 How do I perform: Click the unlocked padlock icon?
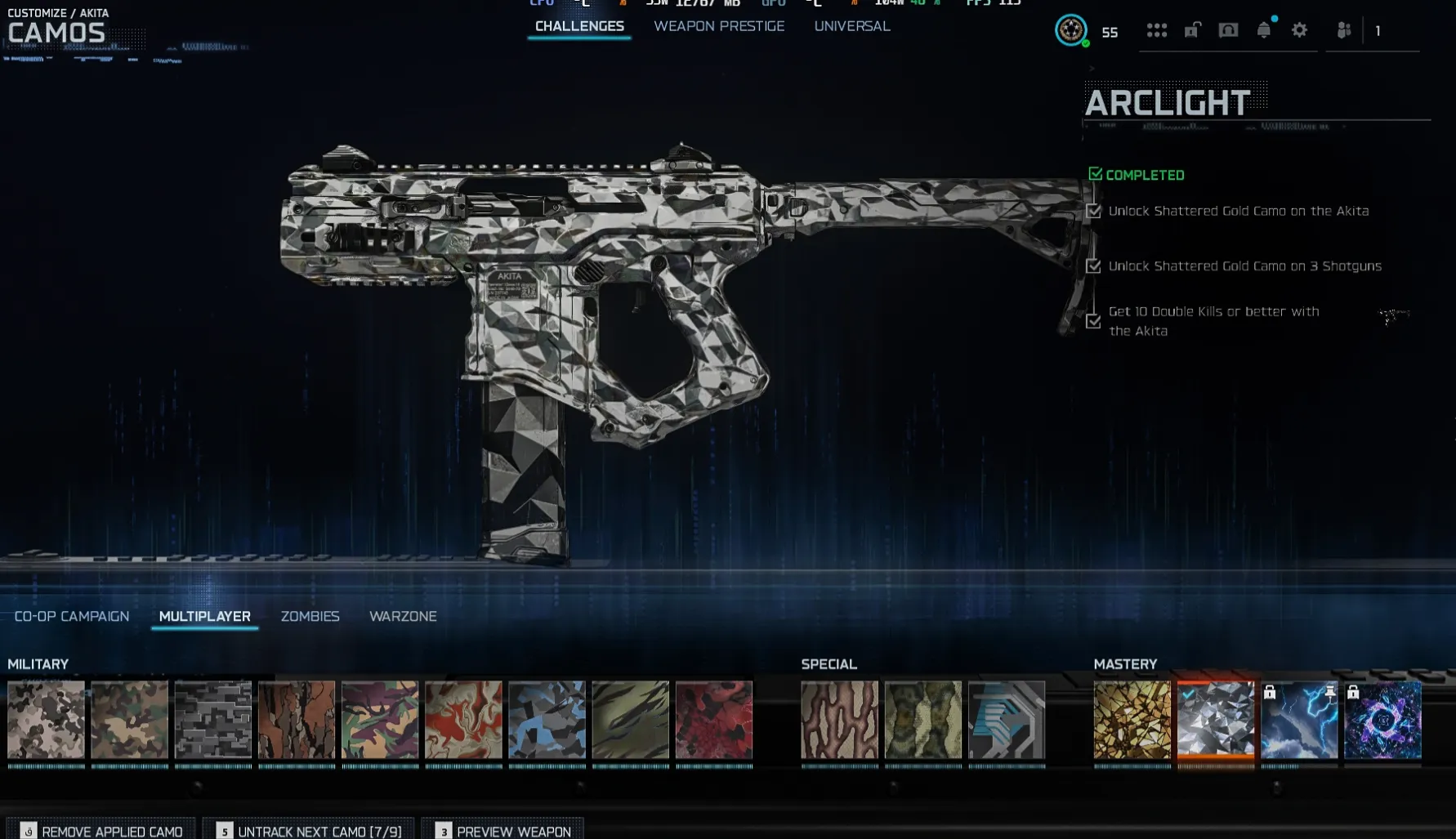coord(1191,31)
